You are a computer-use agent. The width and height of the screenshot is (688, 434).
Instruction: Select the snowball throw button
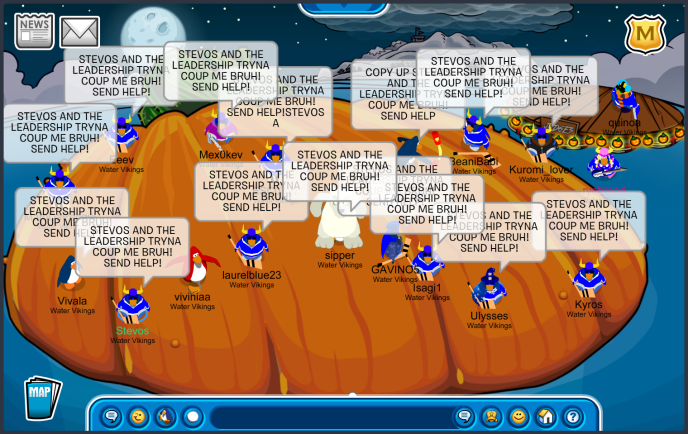pos(193,416)
